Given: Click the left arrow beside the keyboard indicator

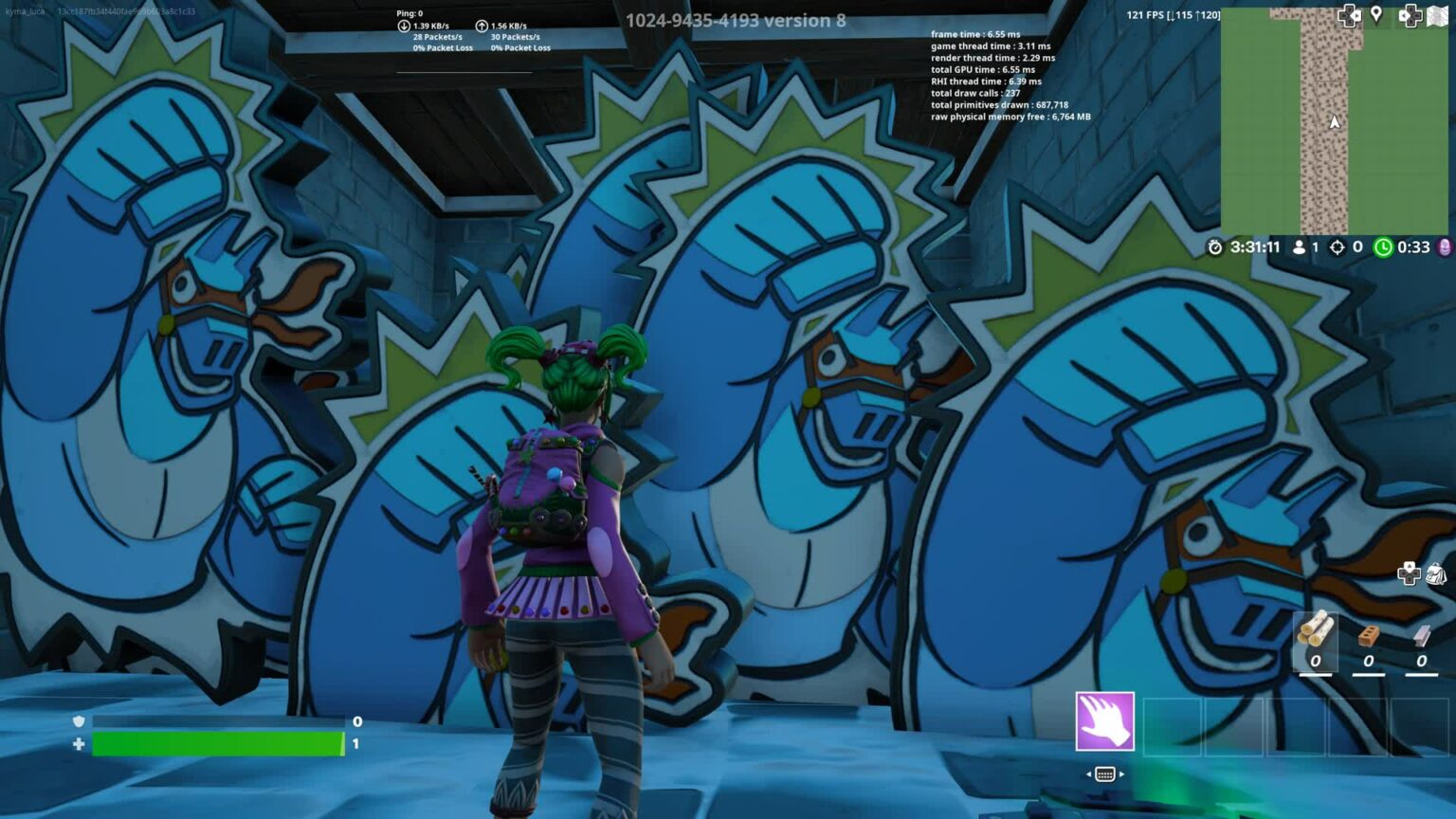Looking at the screenshot, I should [x=1088, y=773].
